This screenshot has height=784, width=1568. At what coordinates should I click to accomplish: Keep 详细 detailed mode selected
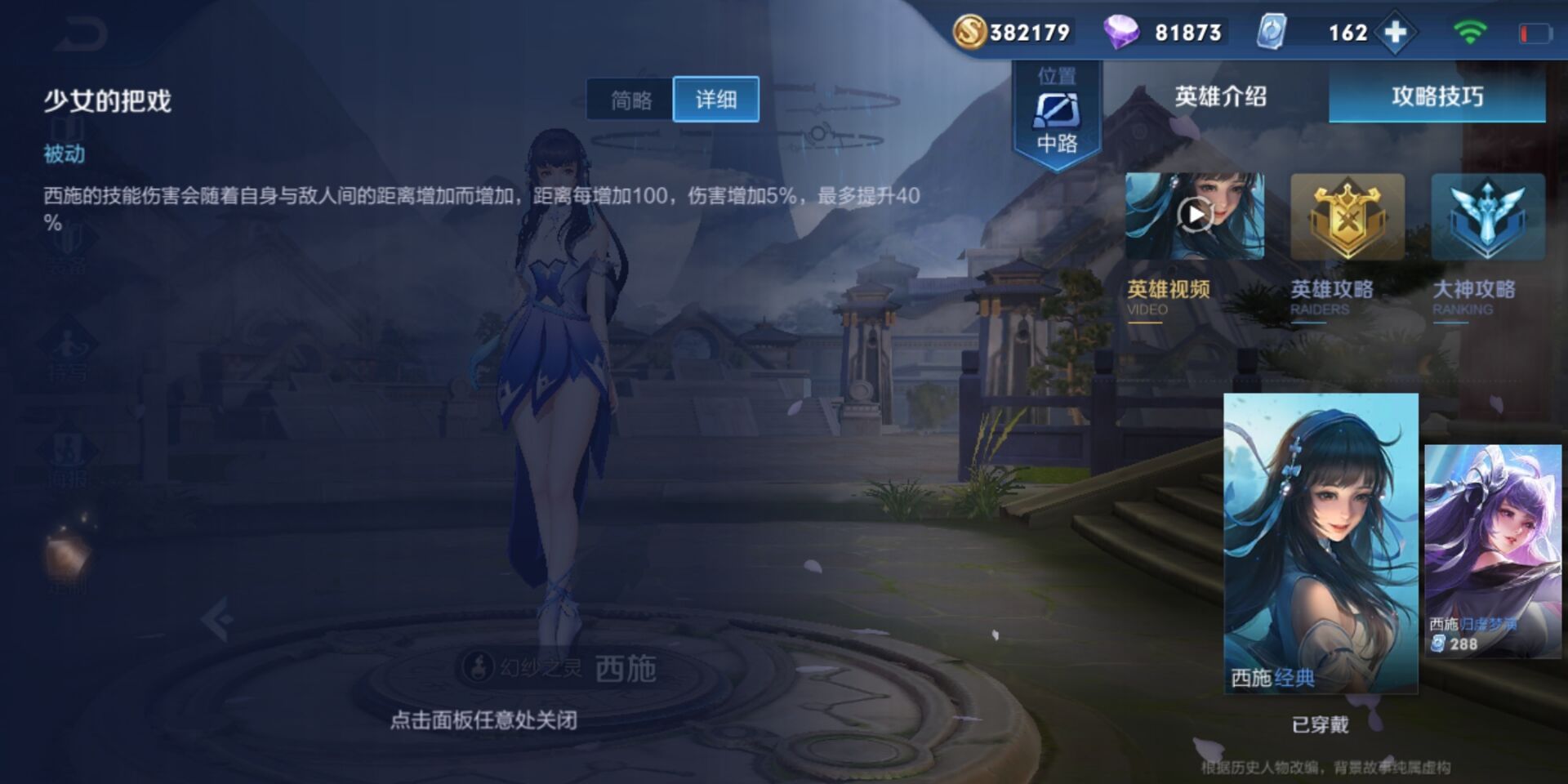point(715,98)
